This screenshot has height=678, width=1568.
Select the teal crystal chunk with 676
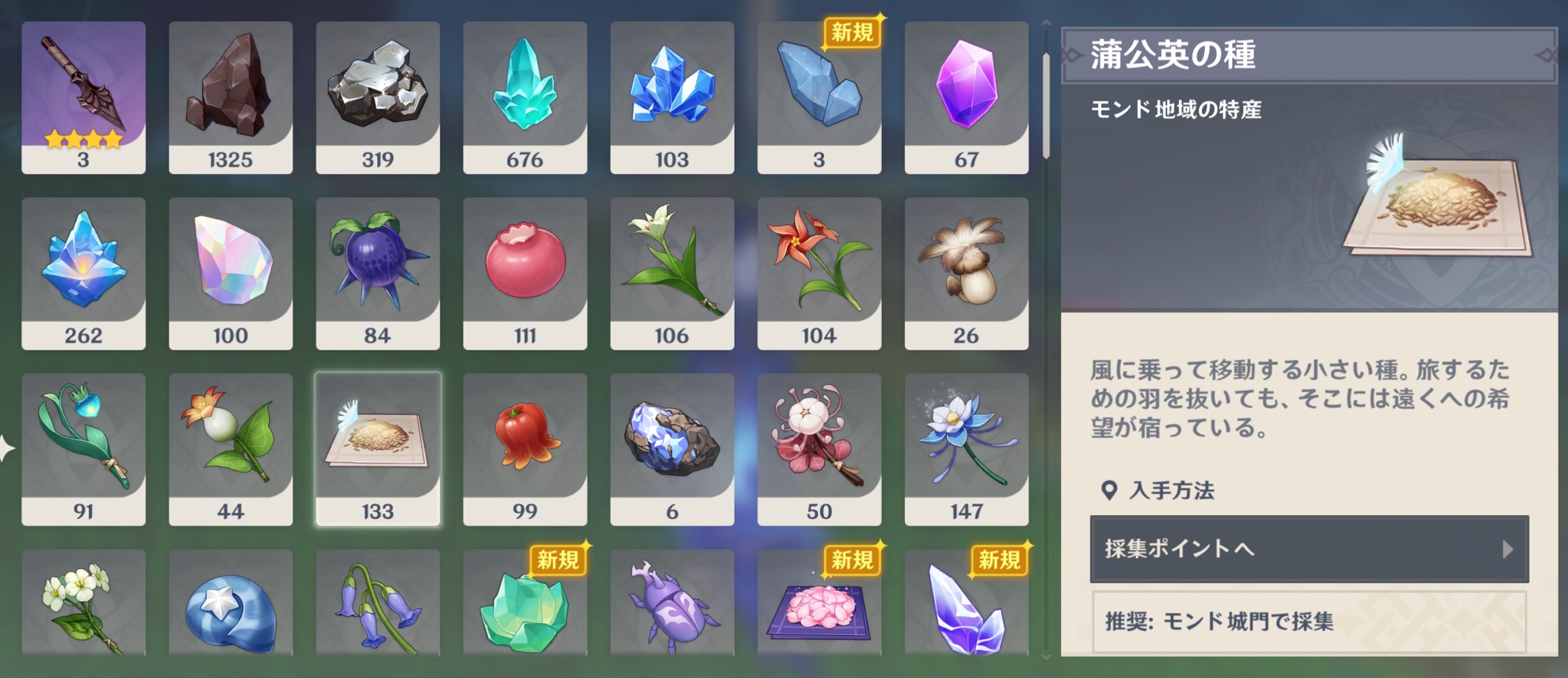point(524,96)
